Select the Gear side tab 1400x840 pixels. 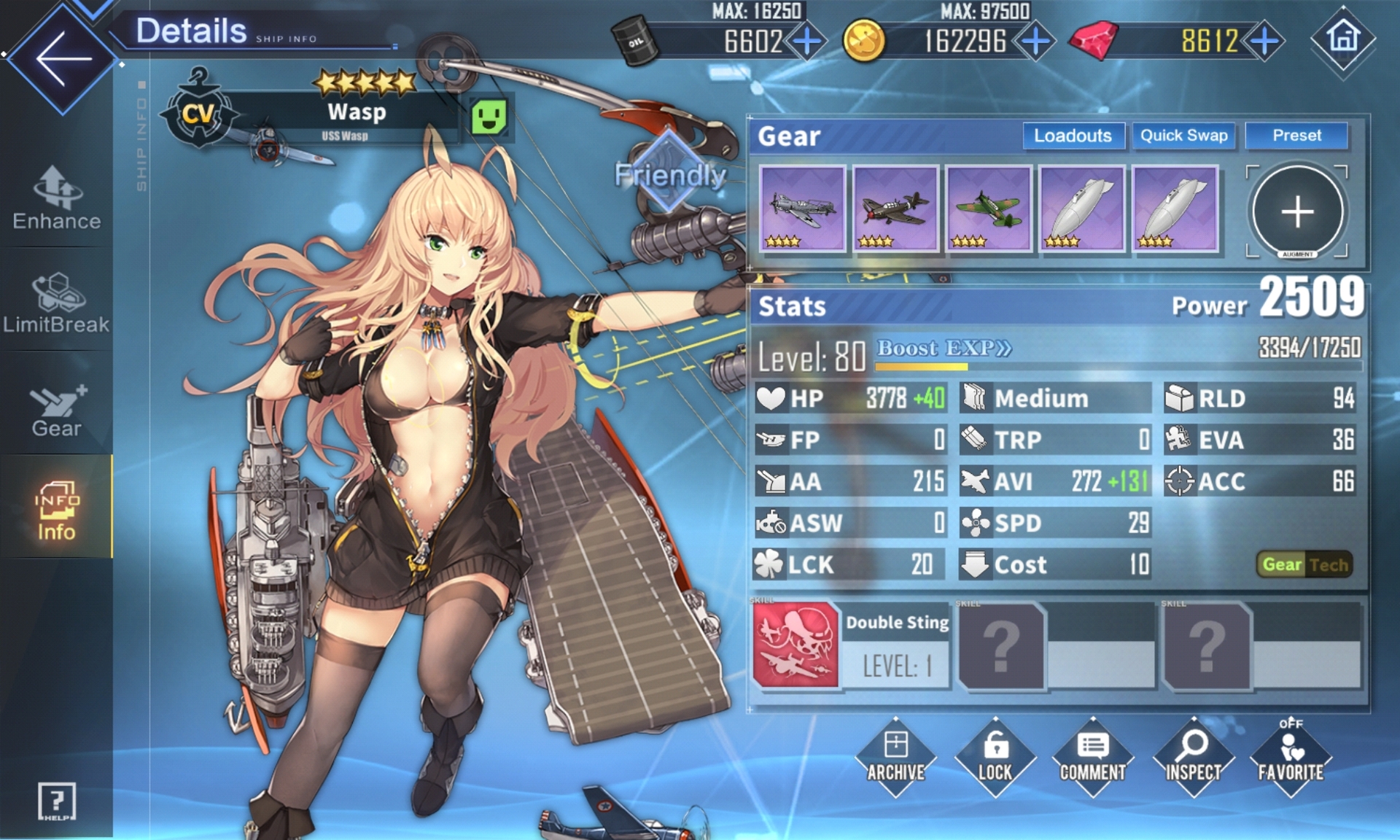click(57, 410)
